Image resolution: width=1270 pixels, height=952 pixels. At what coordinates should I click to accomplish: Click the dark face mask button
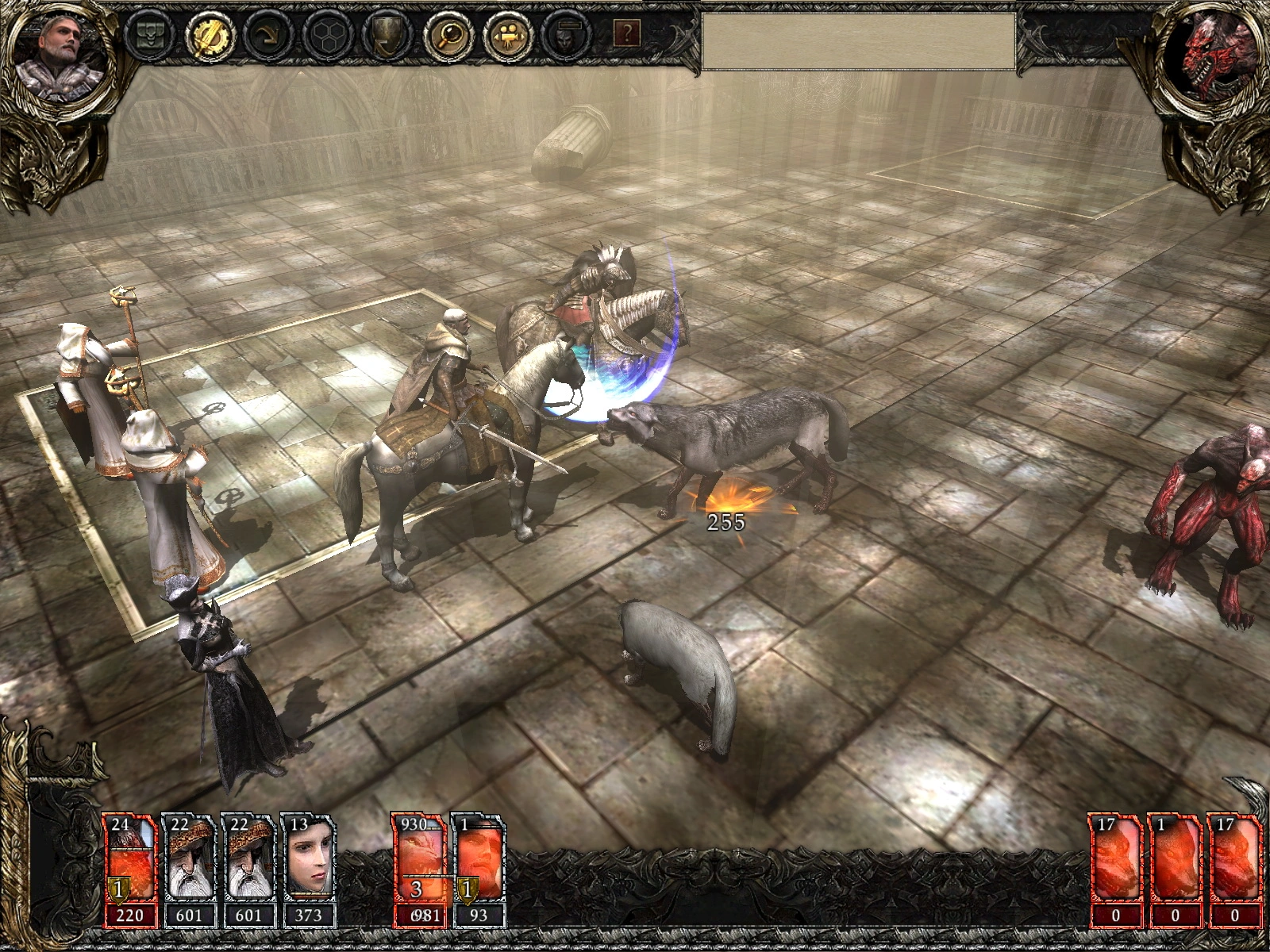564,34
